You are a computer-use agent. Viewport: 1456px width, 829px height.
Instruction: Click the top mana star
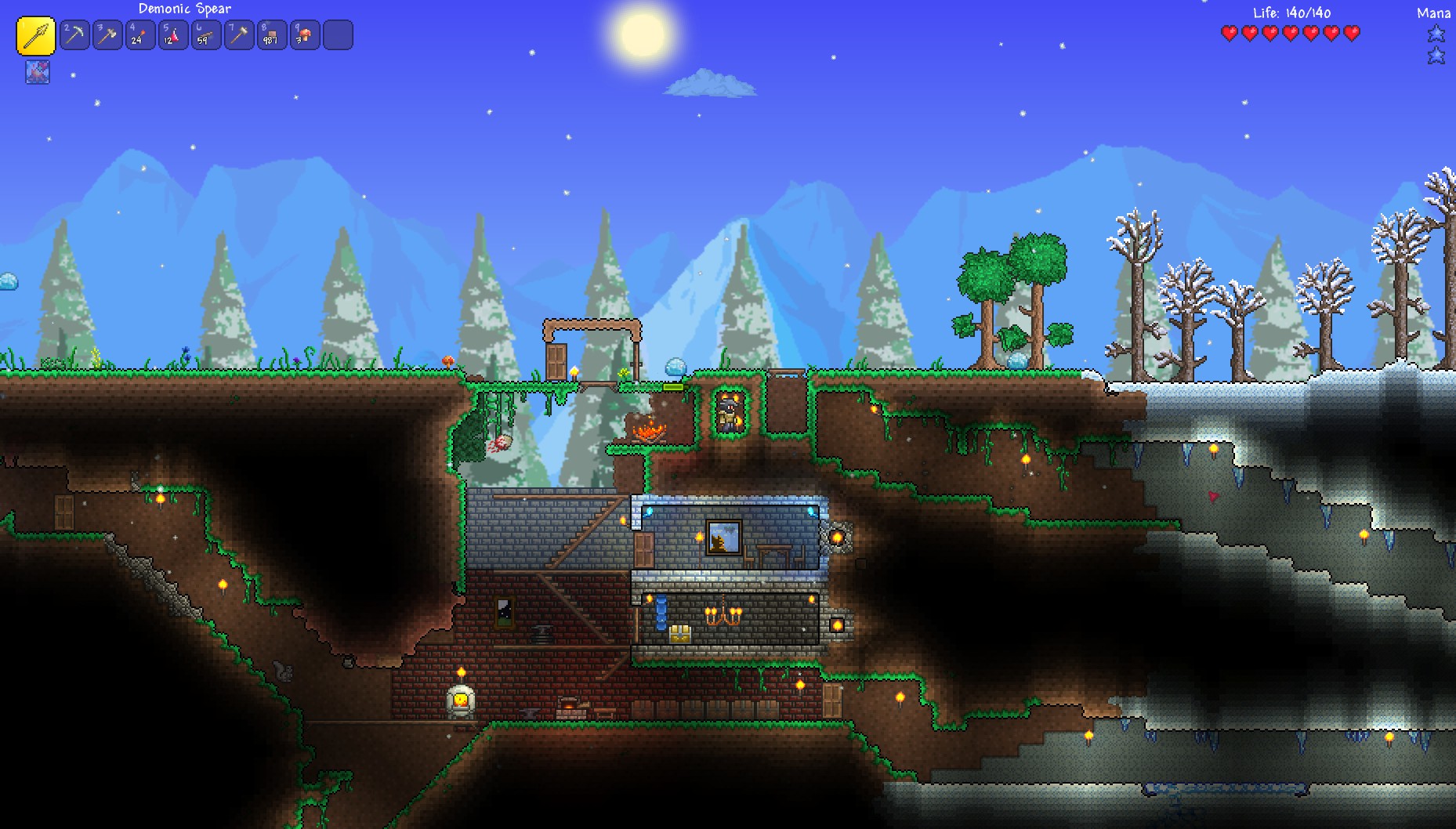point(1436,34)
